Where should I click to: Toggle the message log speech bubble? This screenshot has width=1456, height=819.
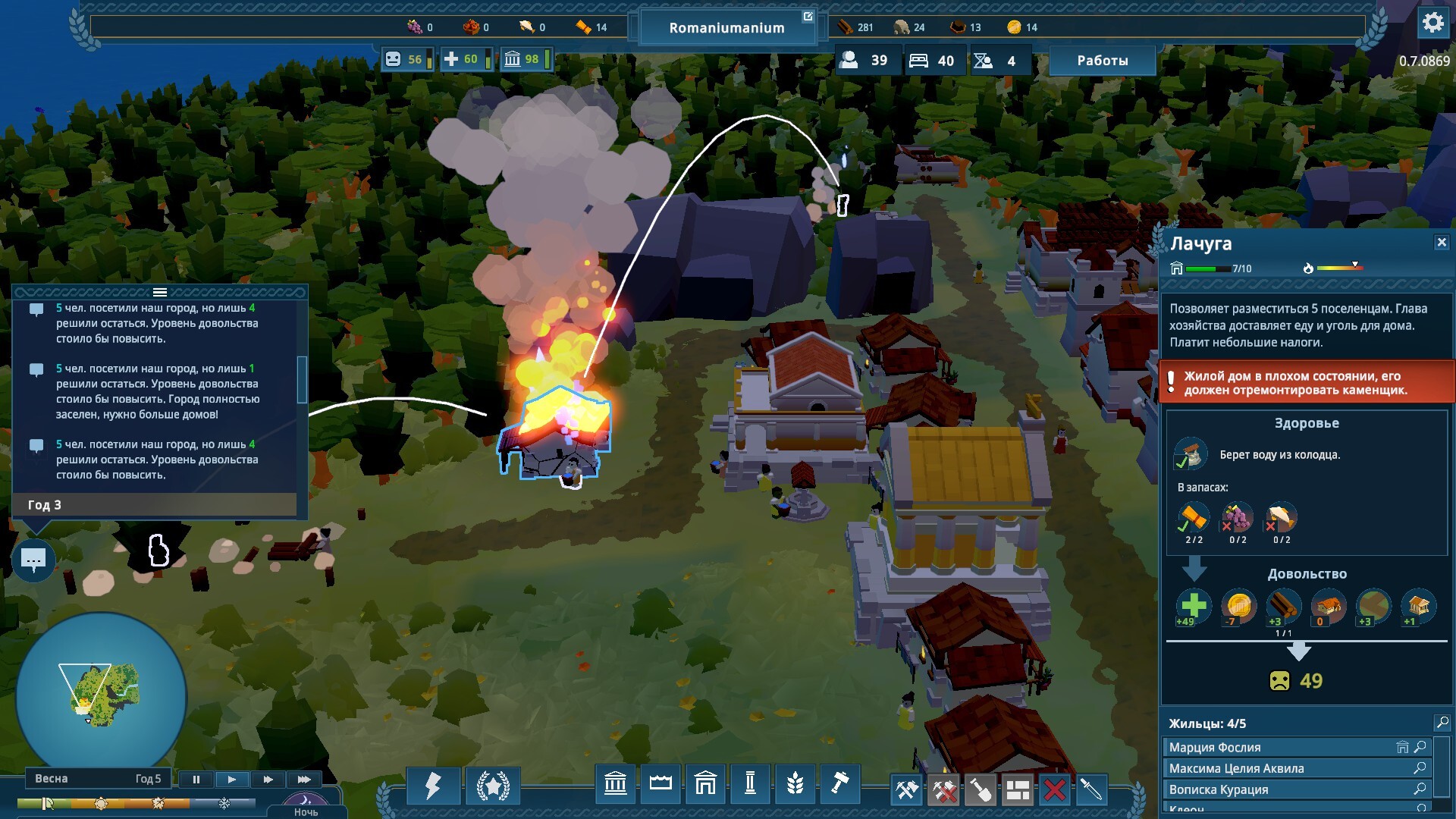pyautogui.click(x=33, y=560)
